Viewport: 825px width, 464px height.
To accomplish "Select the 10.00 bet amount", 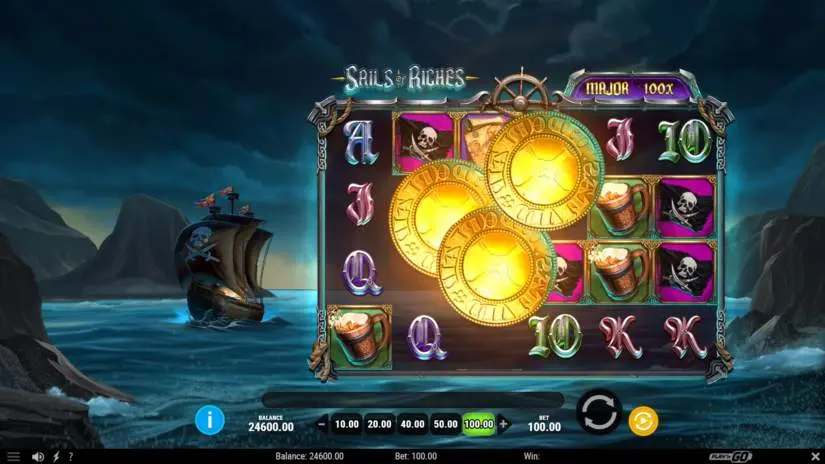I will point(346,424).
